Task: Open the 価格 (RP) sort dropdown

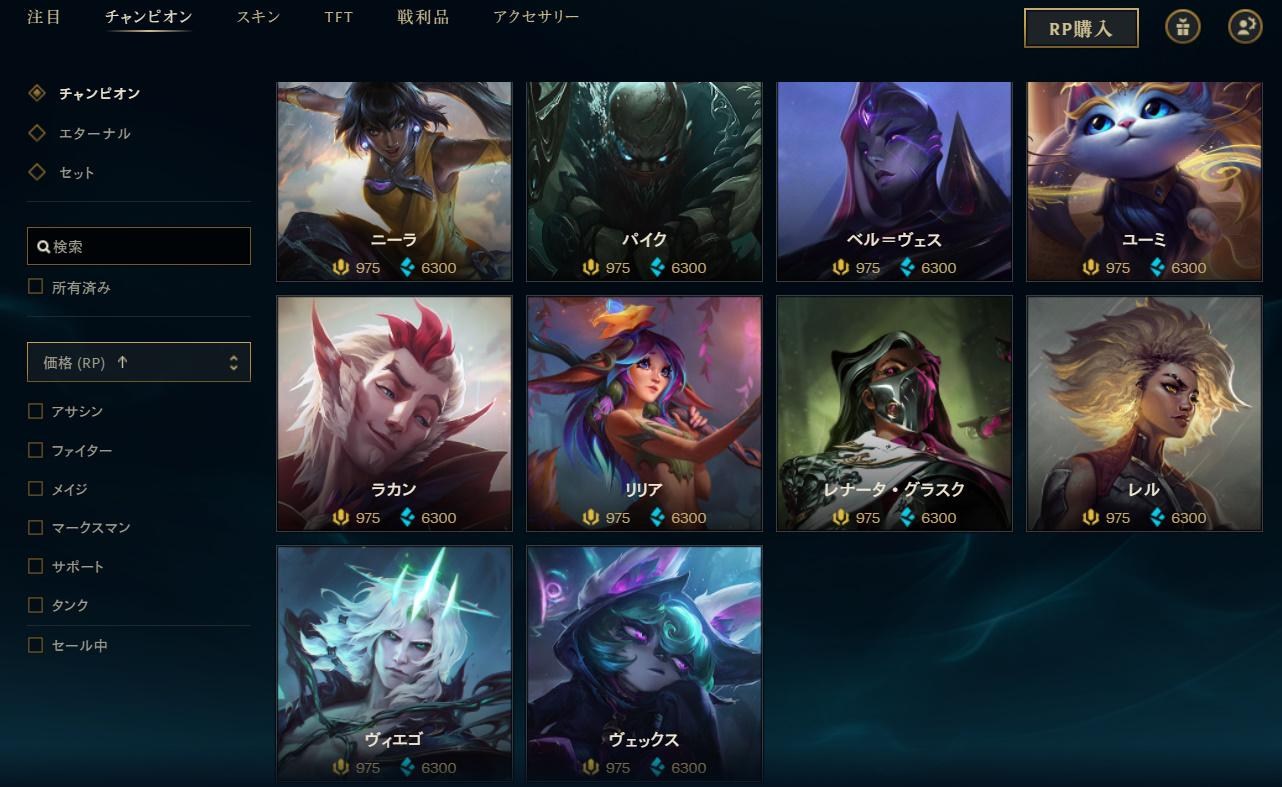Action: (138, 361)
